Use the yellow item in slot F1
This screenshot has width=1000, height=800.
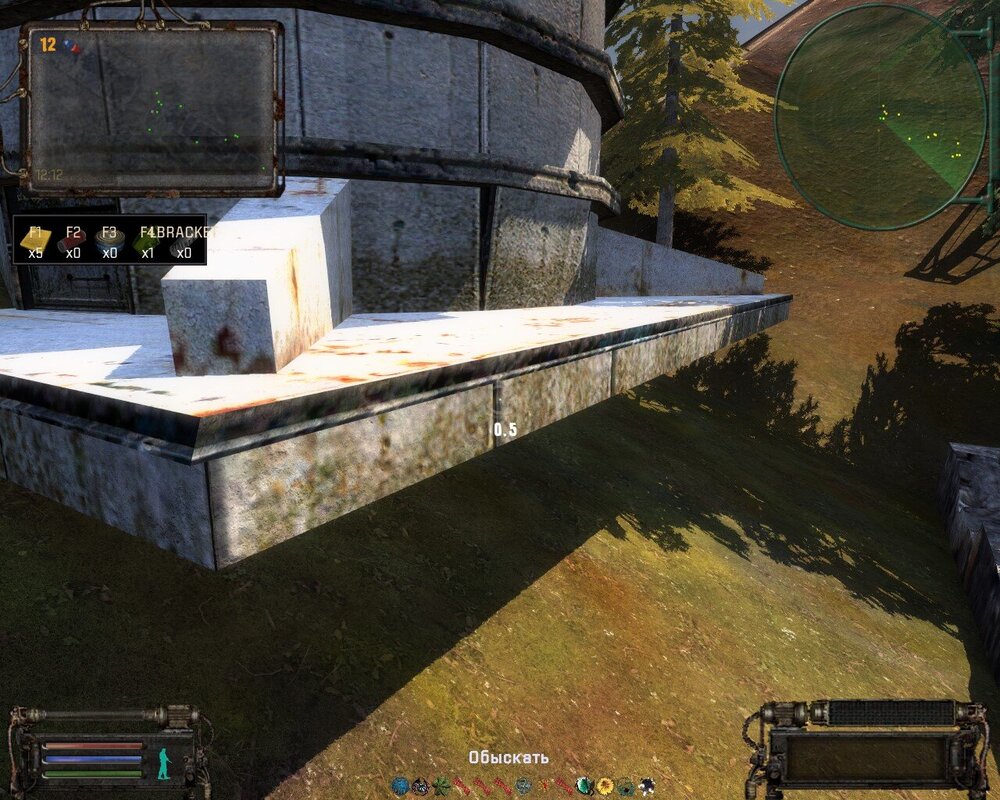click(x=36, y=241)
